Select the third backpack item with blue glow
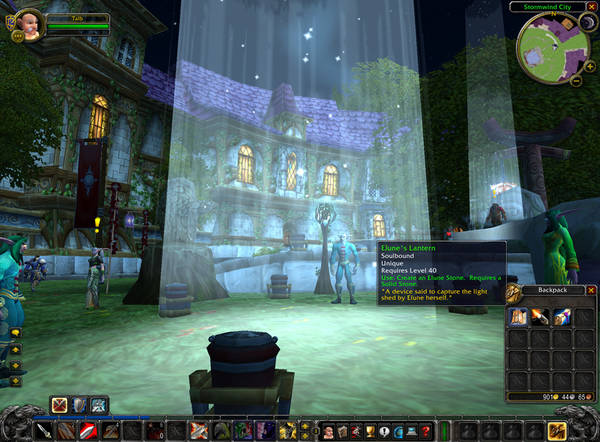Viewport: 600px width, 442px height. [x=560, y=317]
